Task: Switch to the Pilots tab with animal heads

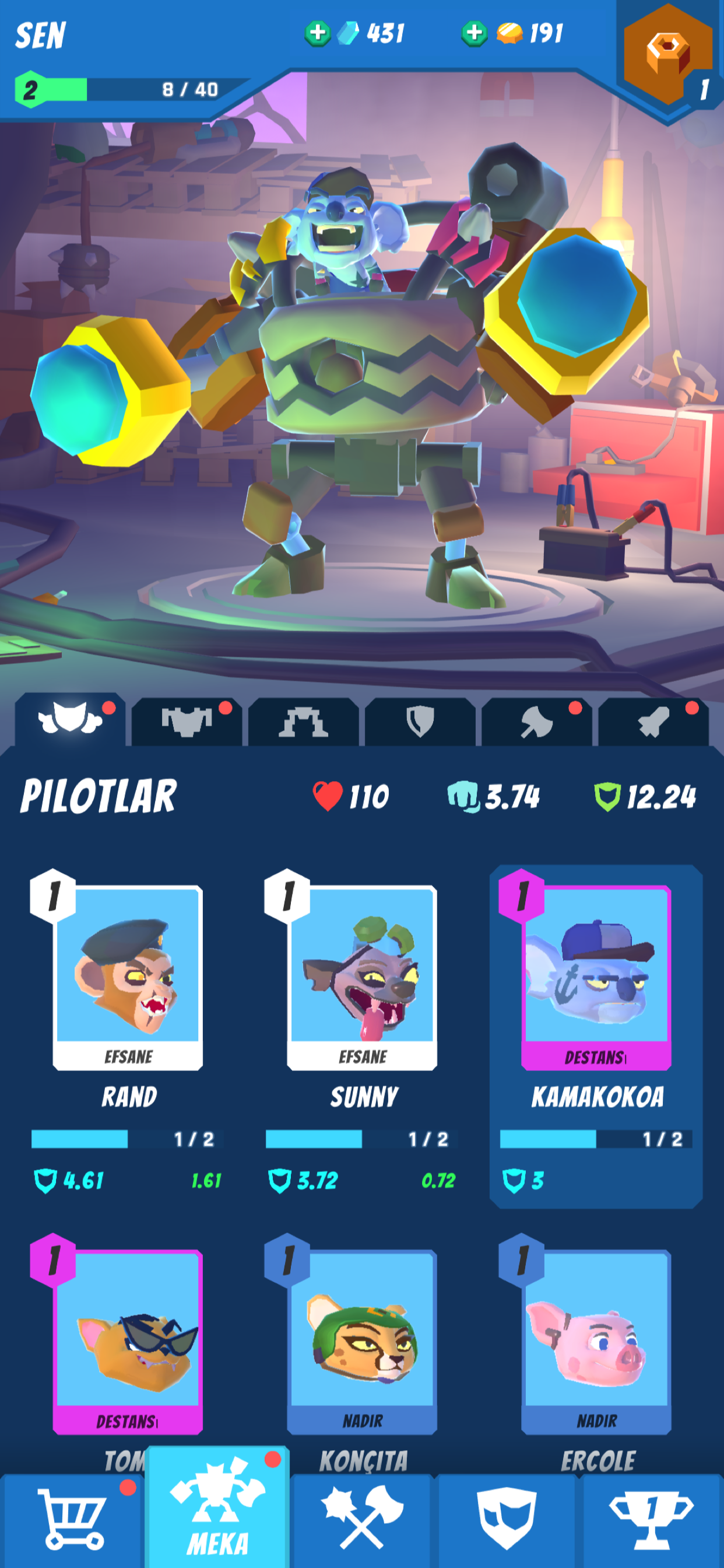Action: point(70,722)
